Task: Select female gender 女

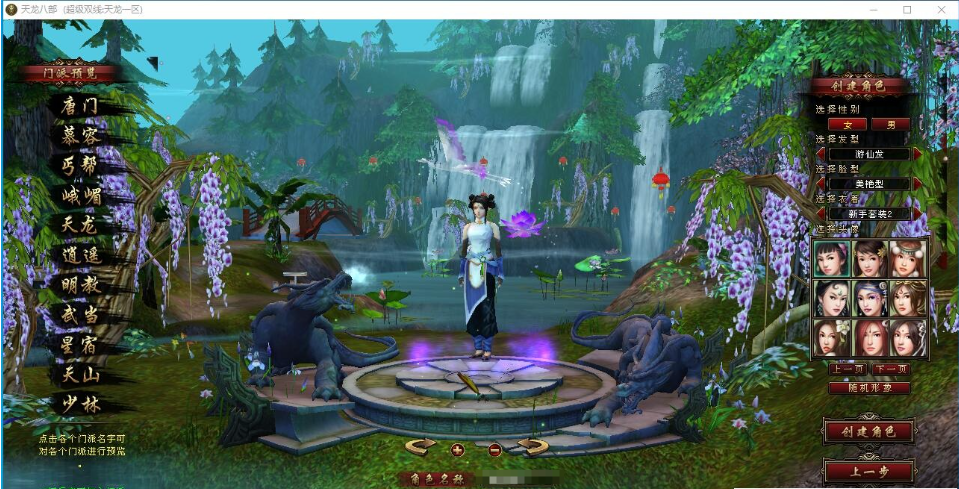Action: pyautogui.click(x=849, y=124)
